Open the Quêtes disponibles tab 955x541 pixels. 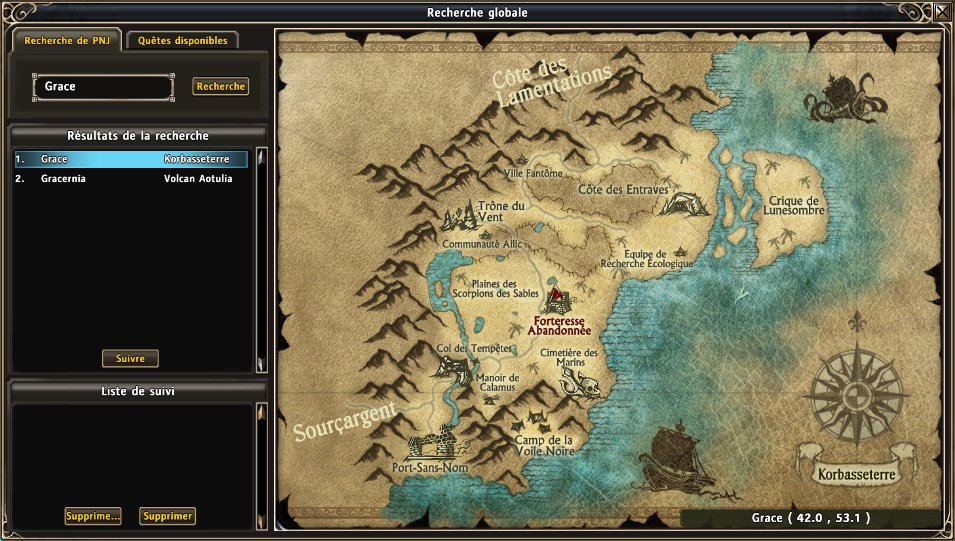coord(183,41)
